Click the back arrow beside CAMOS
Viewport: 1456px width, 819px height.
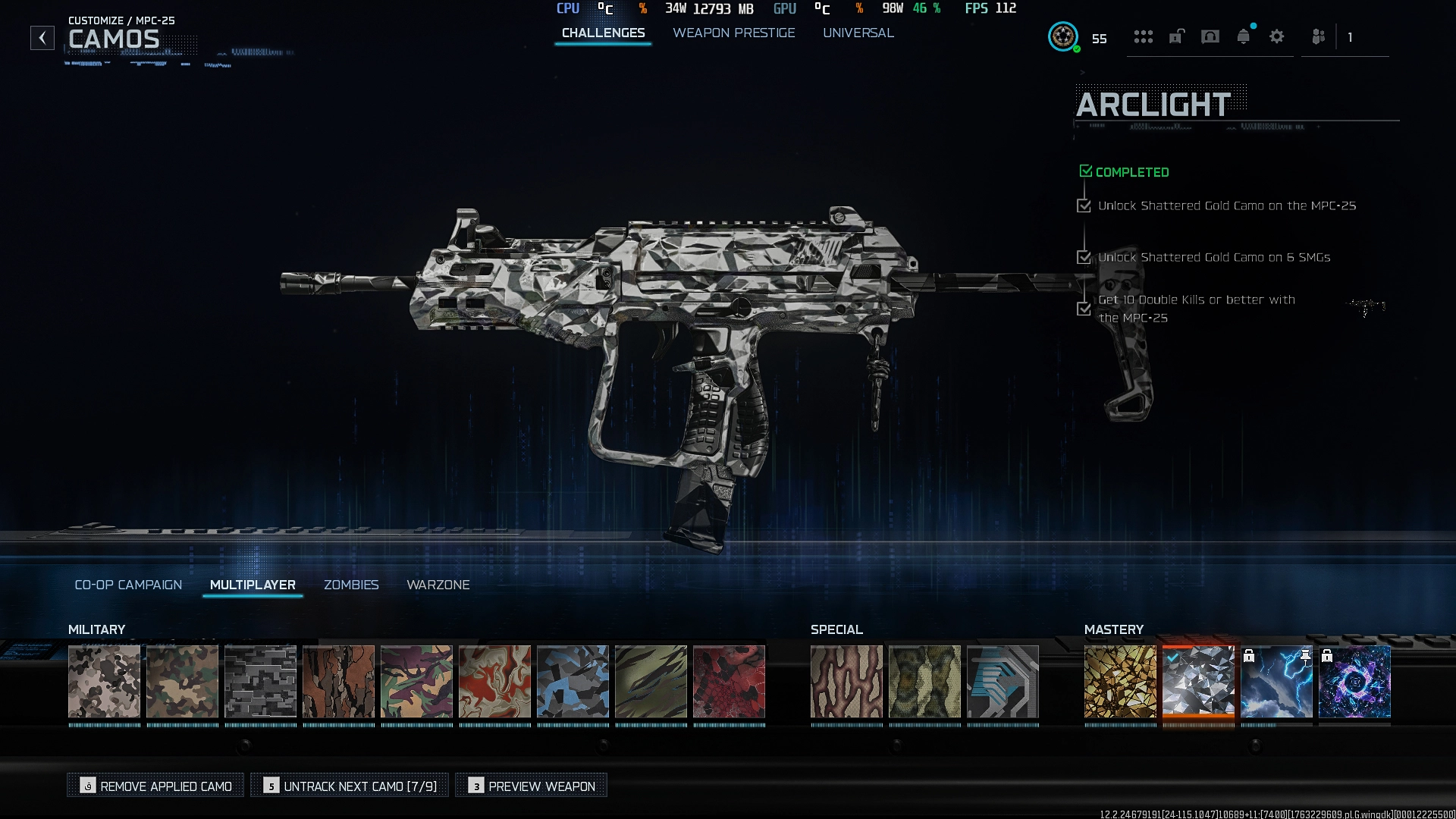[42, 36]
